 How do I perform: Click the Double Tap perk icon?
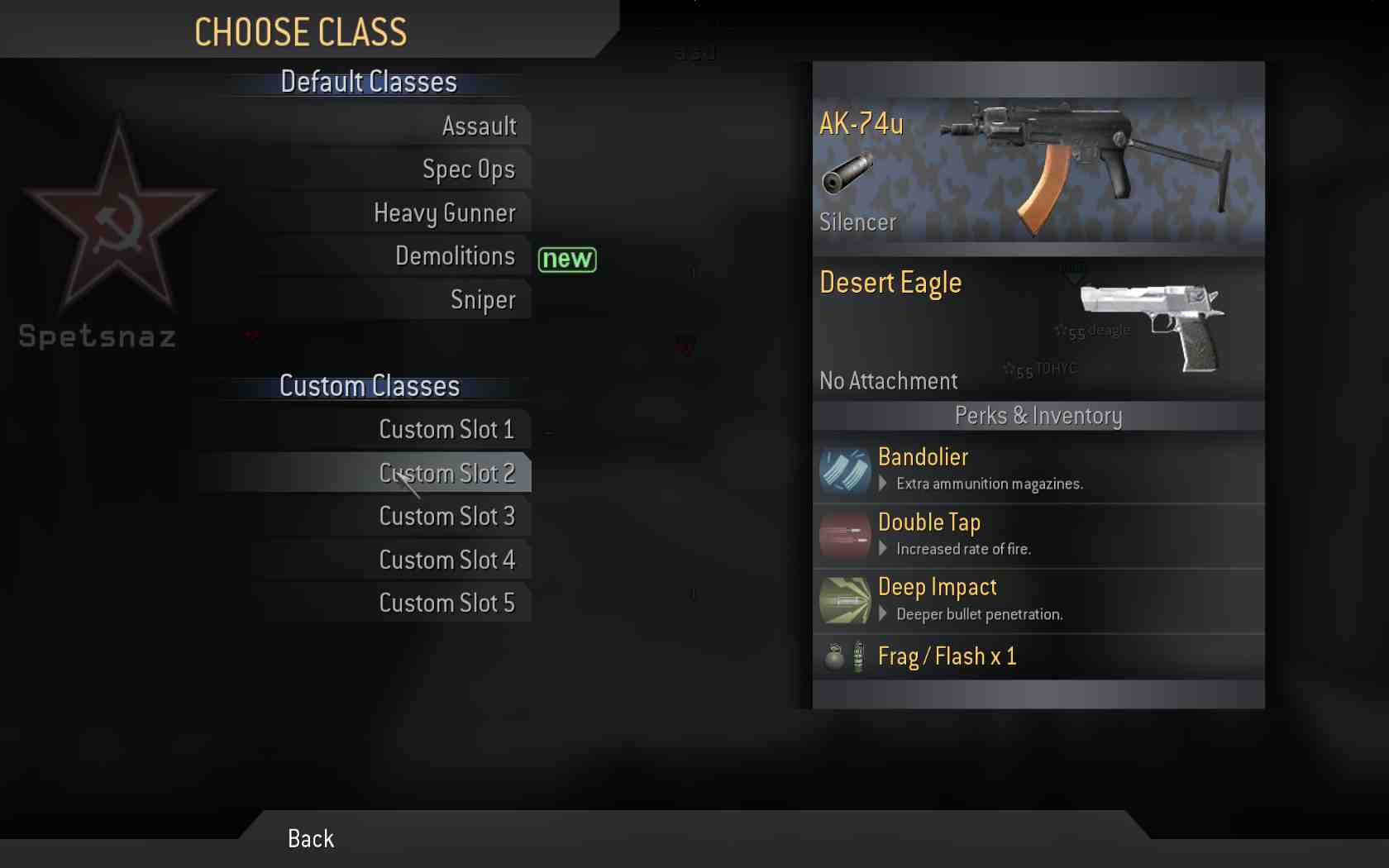click(x=845, y=534)
